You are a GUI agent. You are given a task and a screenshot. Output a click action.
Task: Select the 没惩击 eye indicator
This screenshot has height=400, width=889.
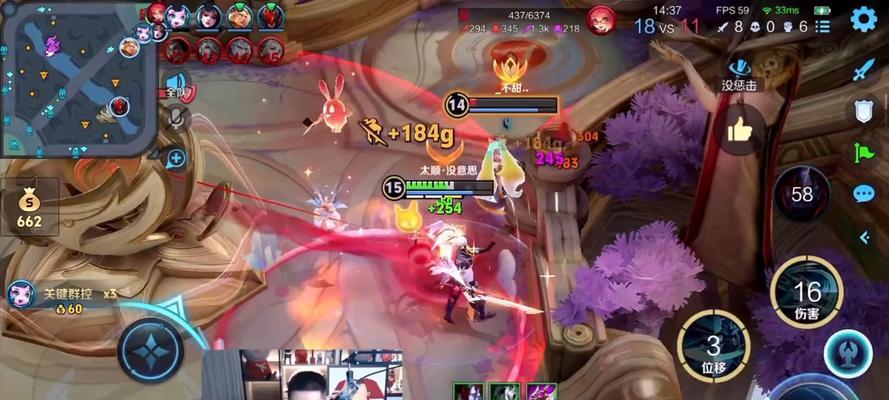point(740,72)
